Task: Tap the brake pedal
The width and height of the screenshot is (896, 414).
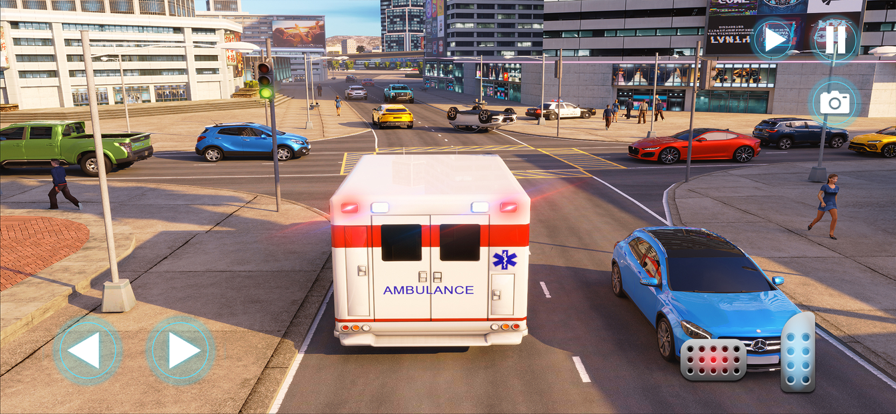Action: click(x=713, y=360)
